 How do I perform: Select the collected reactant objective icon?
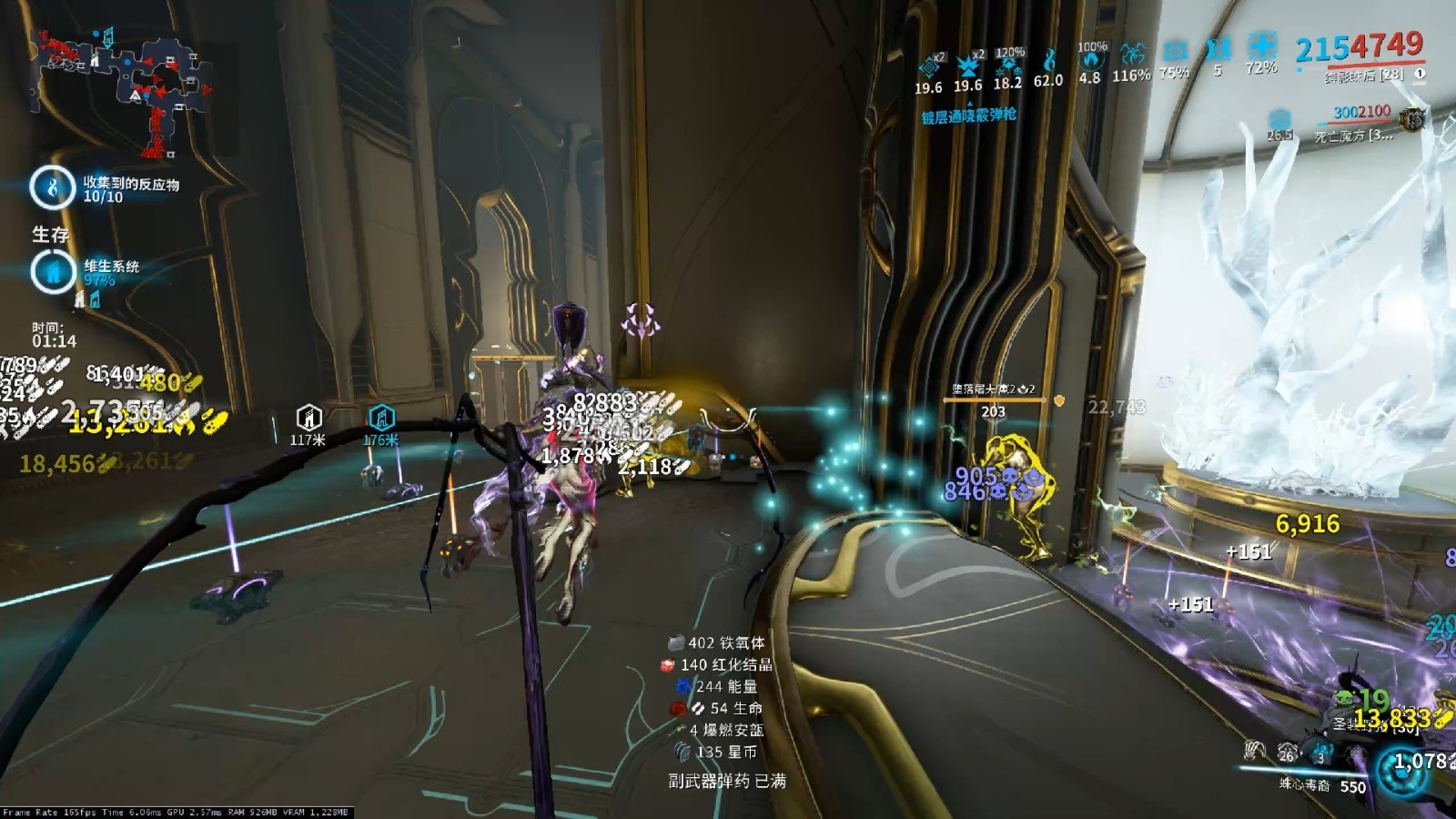[52, 187]
